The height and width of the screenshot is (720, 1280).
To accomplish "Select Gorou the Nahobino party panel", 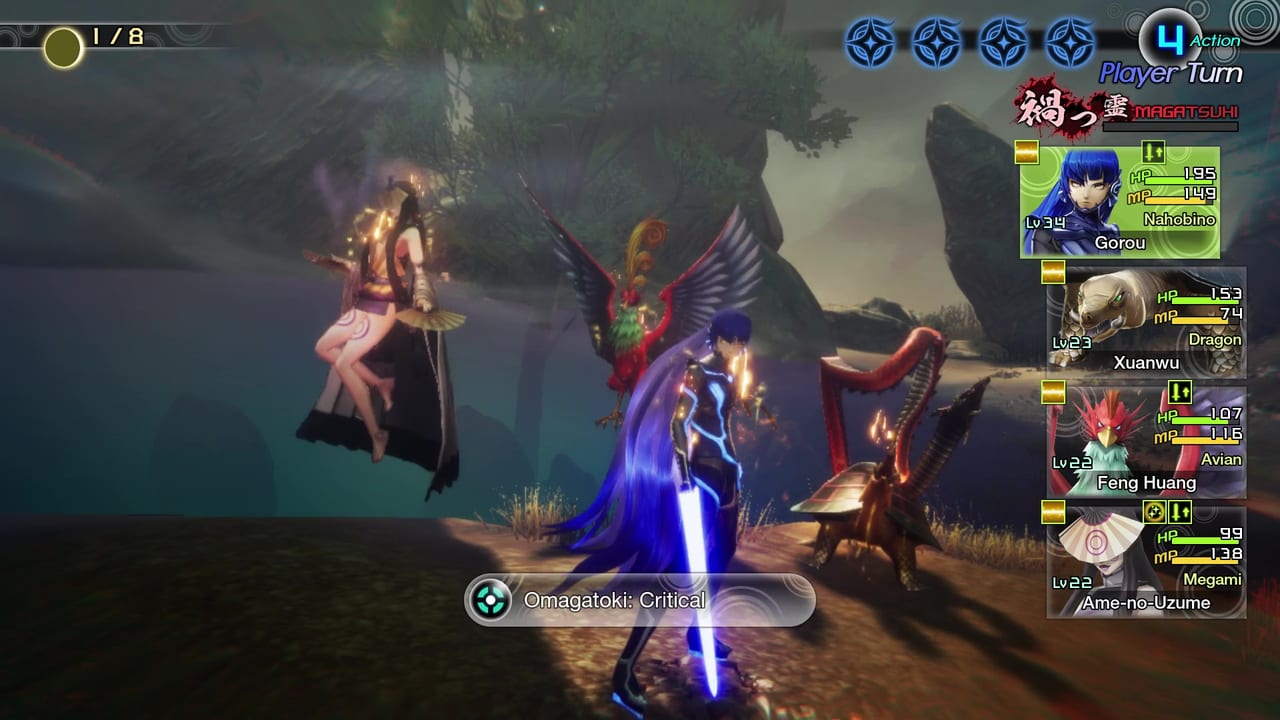I will tap(1120, 202).
